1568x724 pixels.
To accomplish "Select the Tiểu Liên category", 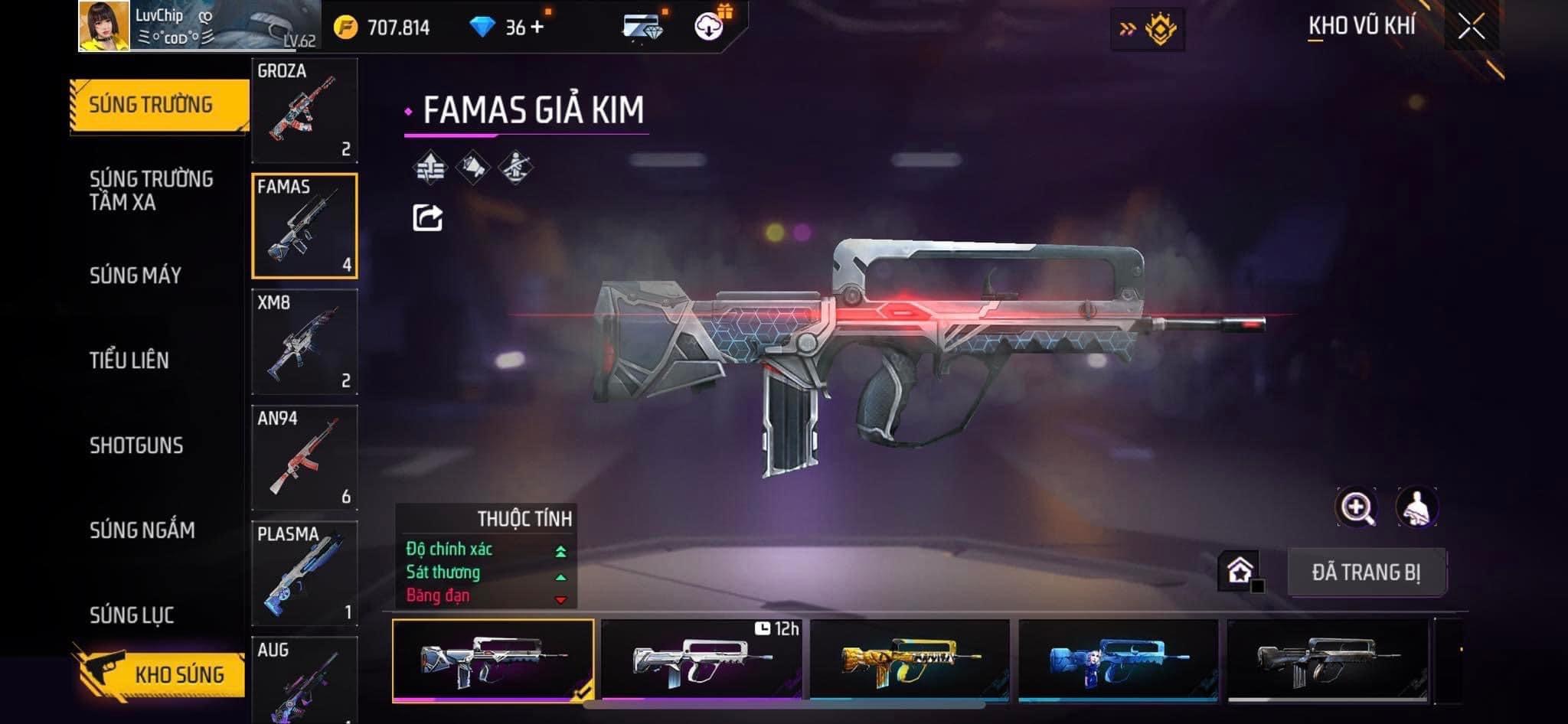I will point(129,360).
